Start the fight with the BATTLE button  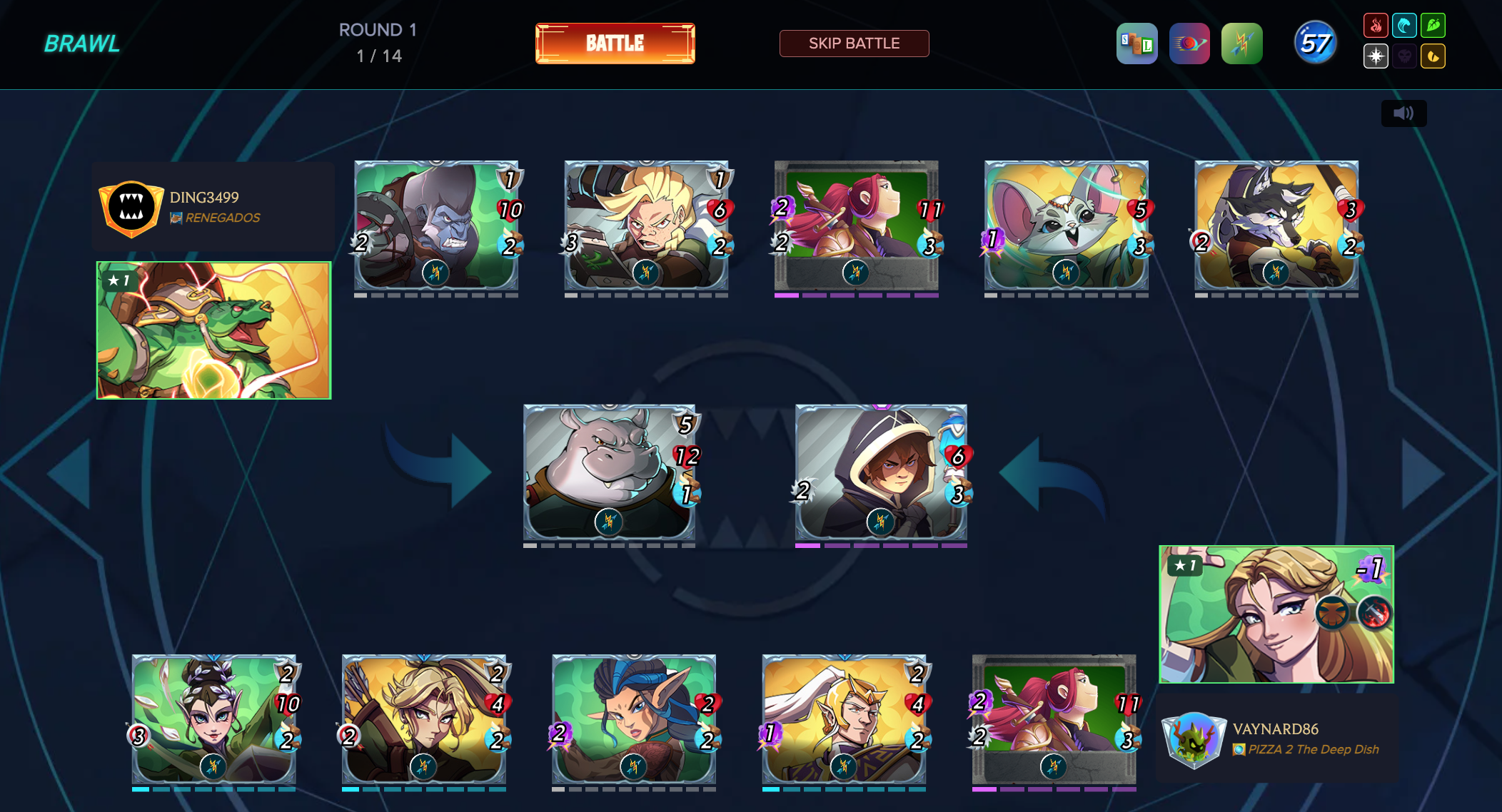coord(615,44)
